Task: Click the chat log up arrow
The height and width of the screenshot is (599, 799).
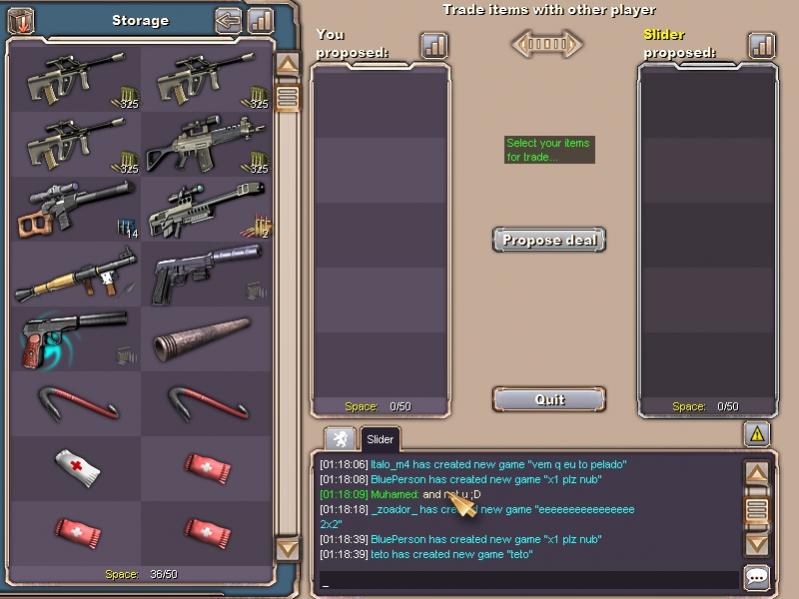Action: click(757, 473)
